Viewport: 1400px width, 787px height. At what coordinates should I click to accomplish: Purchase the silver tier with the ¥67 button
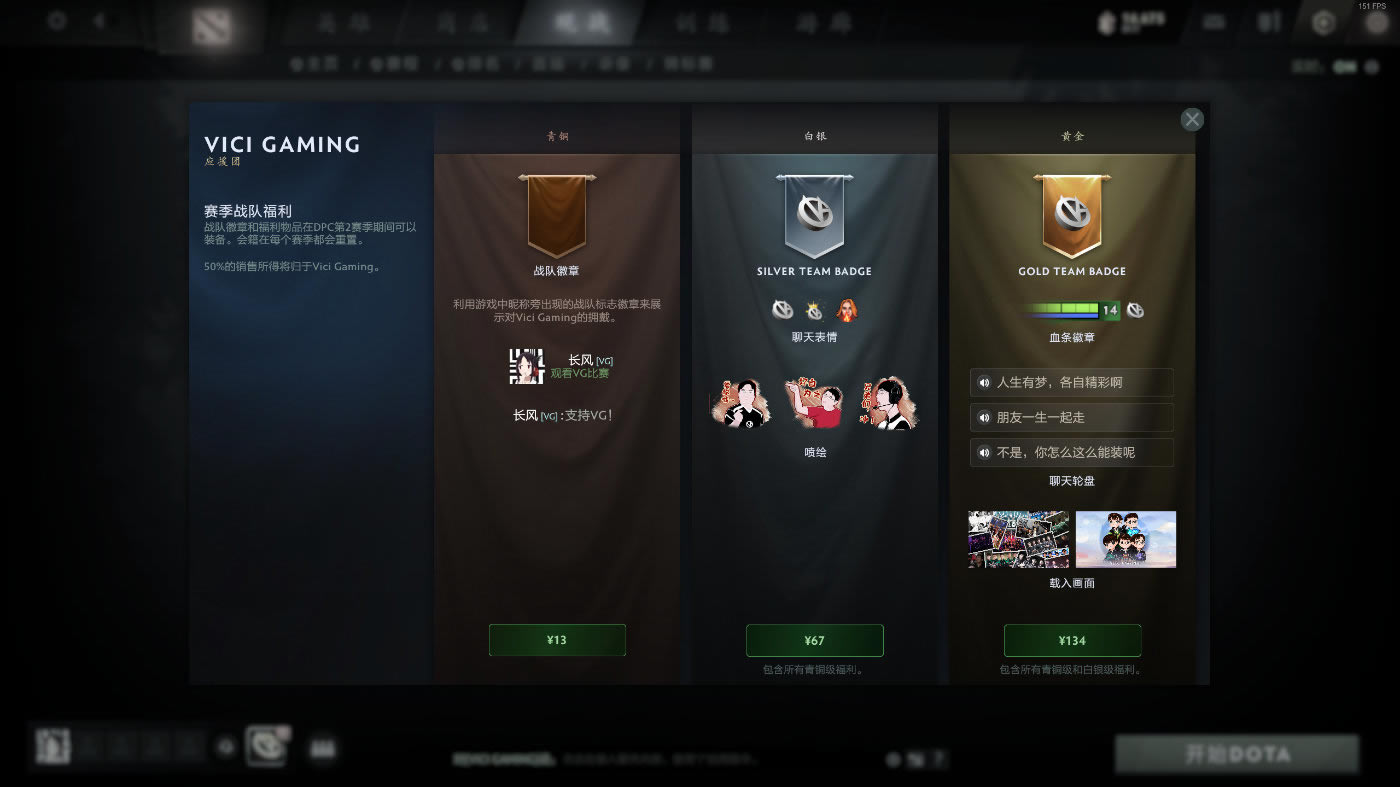click(815, 640)
